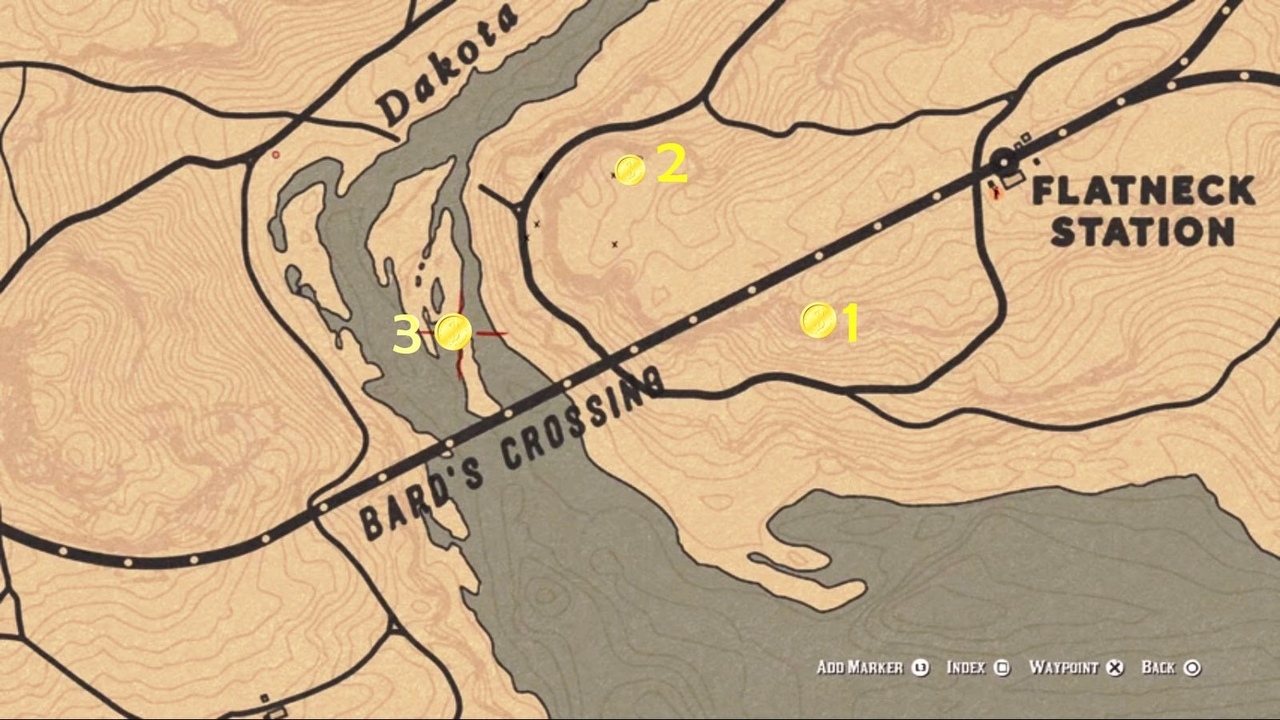Add a marker on the map
1280x720 pixels.
862,667
